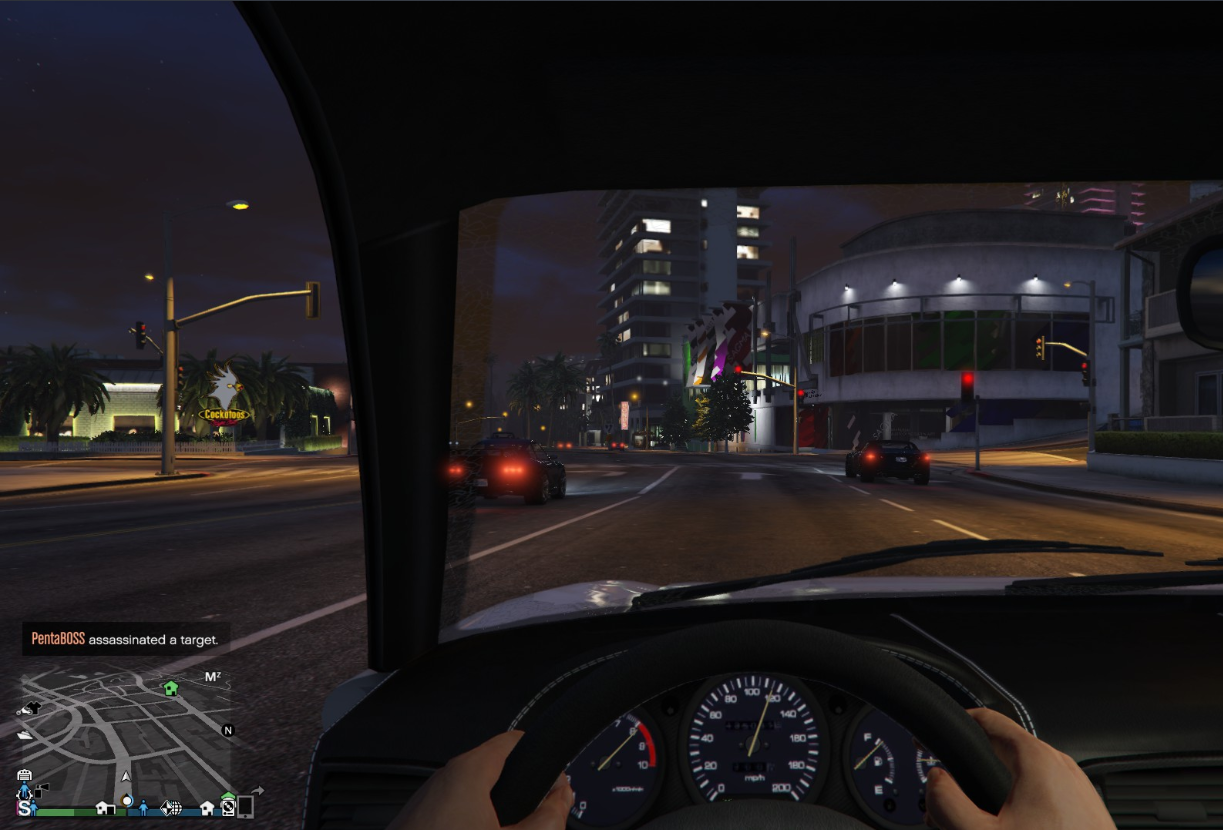This screenshot has height=830, width=1223.
Task: Select the clothing store shirt marker
Action: tap(32, 708)
